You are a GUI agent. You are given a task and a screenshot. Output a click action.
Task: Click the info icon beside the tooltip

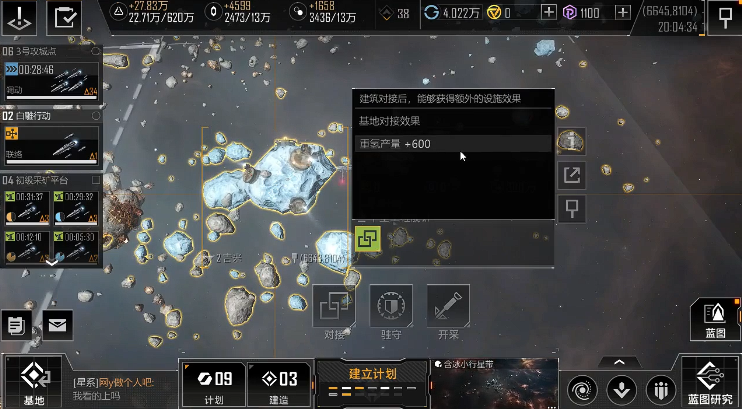click(572, 141)
